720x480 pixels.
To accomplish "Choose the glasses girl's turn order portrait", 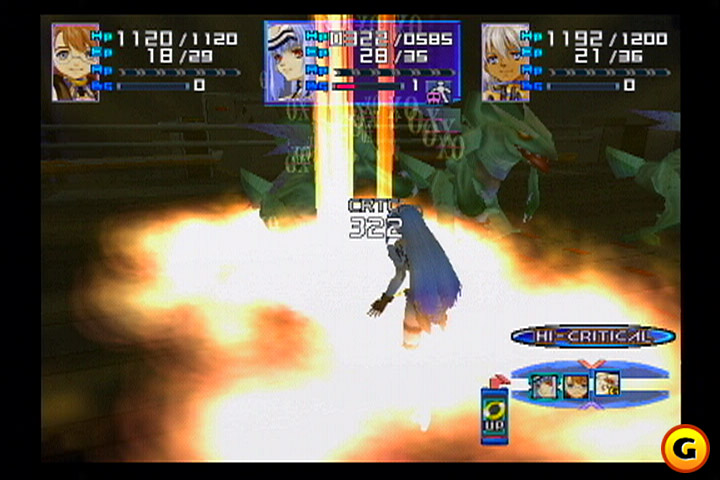I will tap(576, 385).
